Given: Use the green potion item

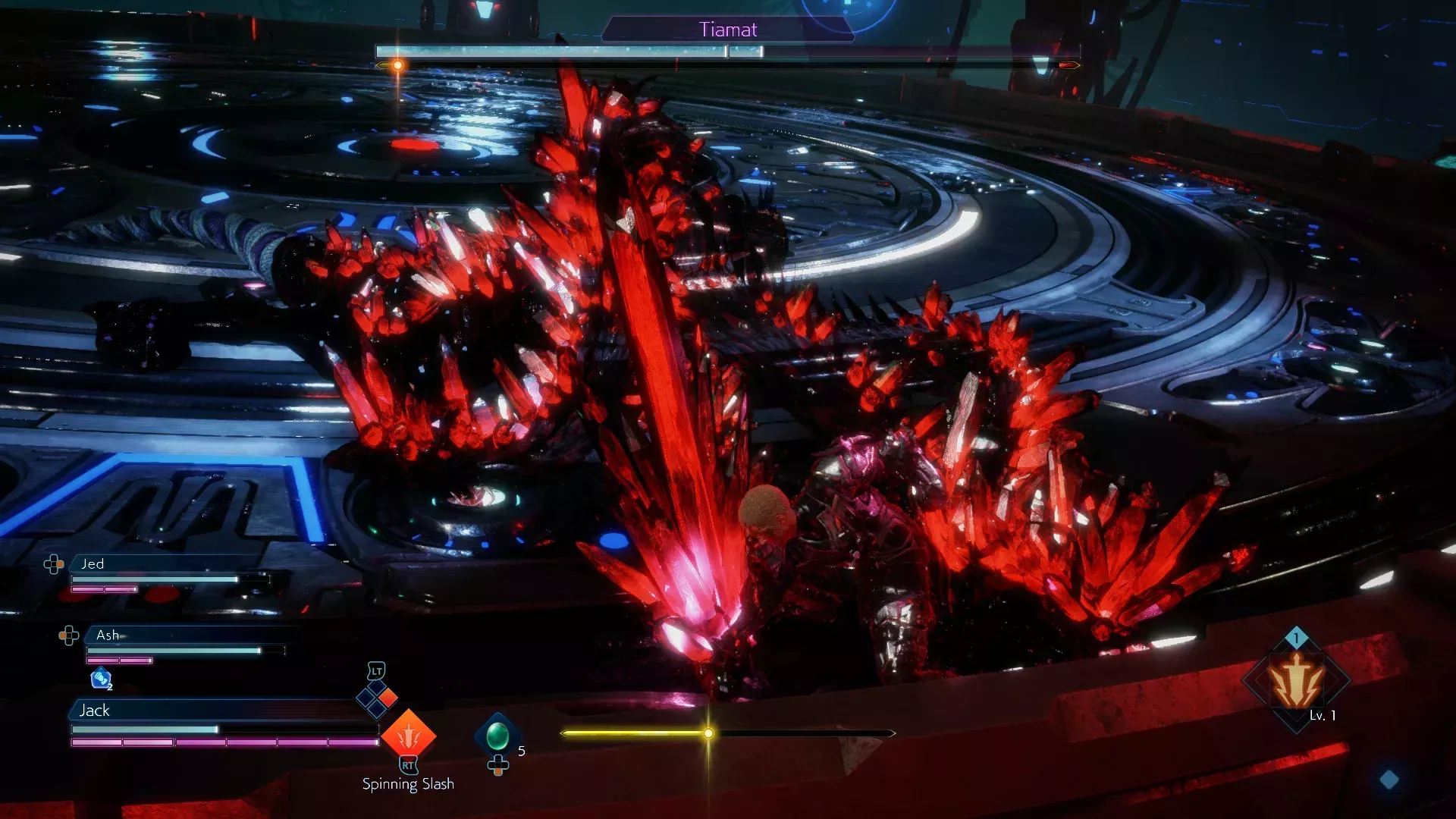Looking at the screenshot, I should click(x=497, y=735).
